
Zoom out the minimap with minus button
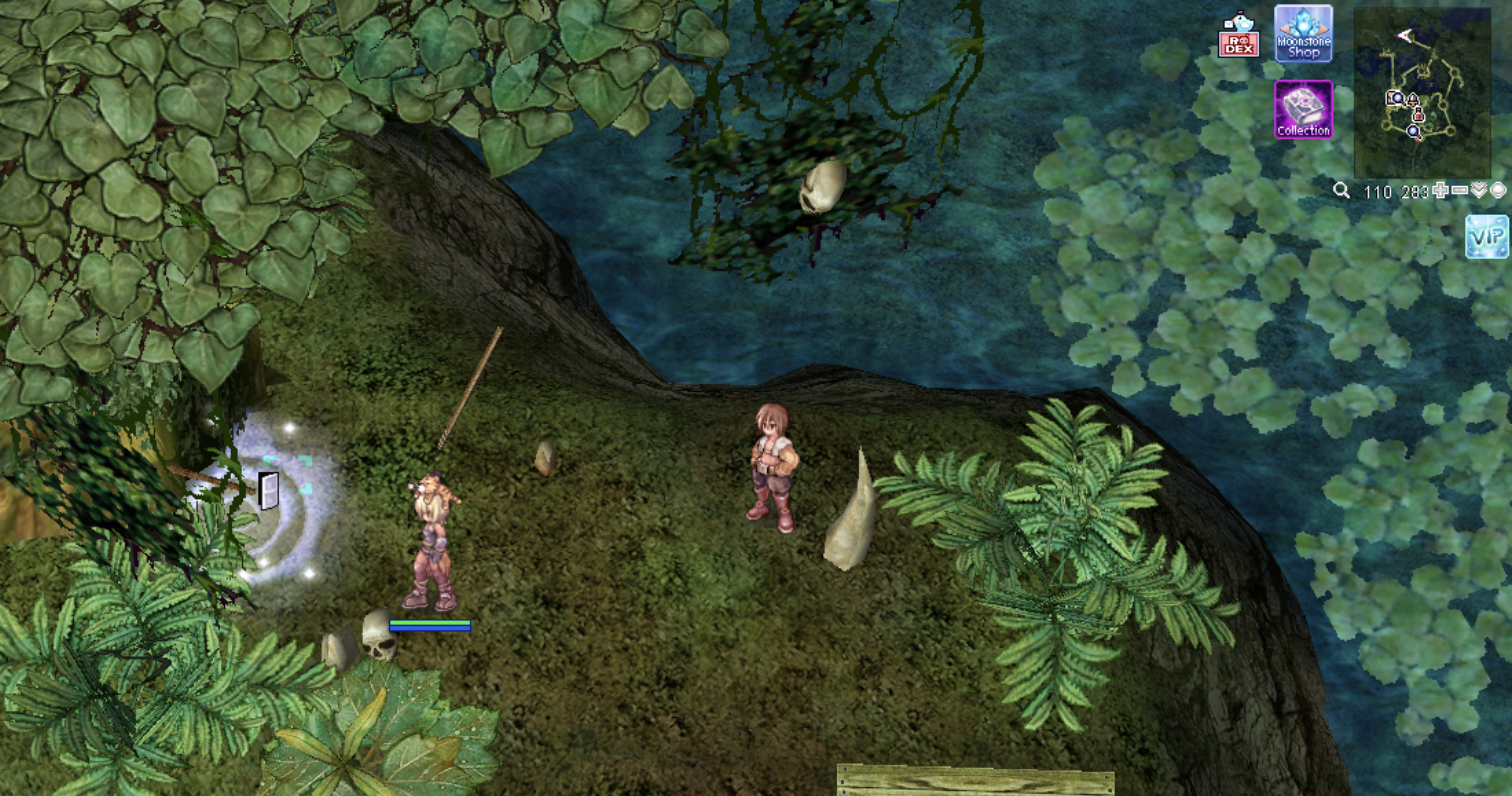click(x=1459, y=190)
